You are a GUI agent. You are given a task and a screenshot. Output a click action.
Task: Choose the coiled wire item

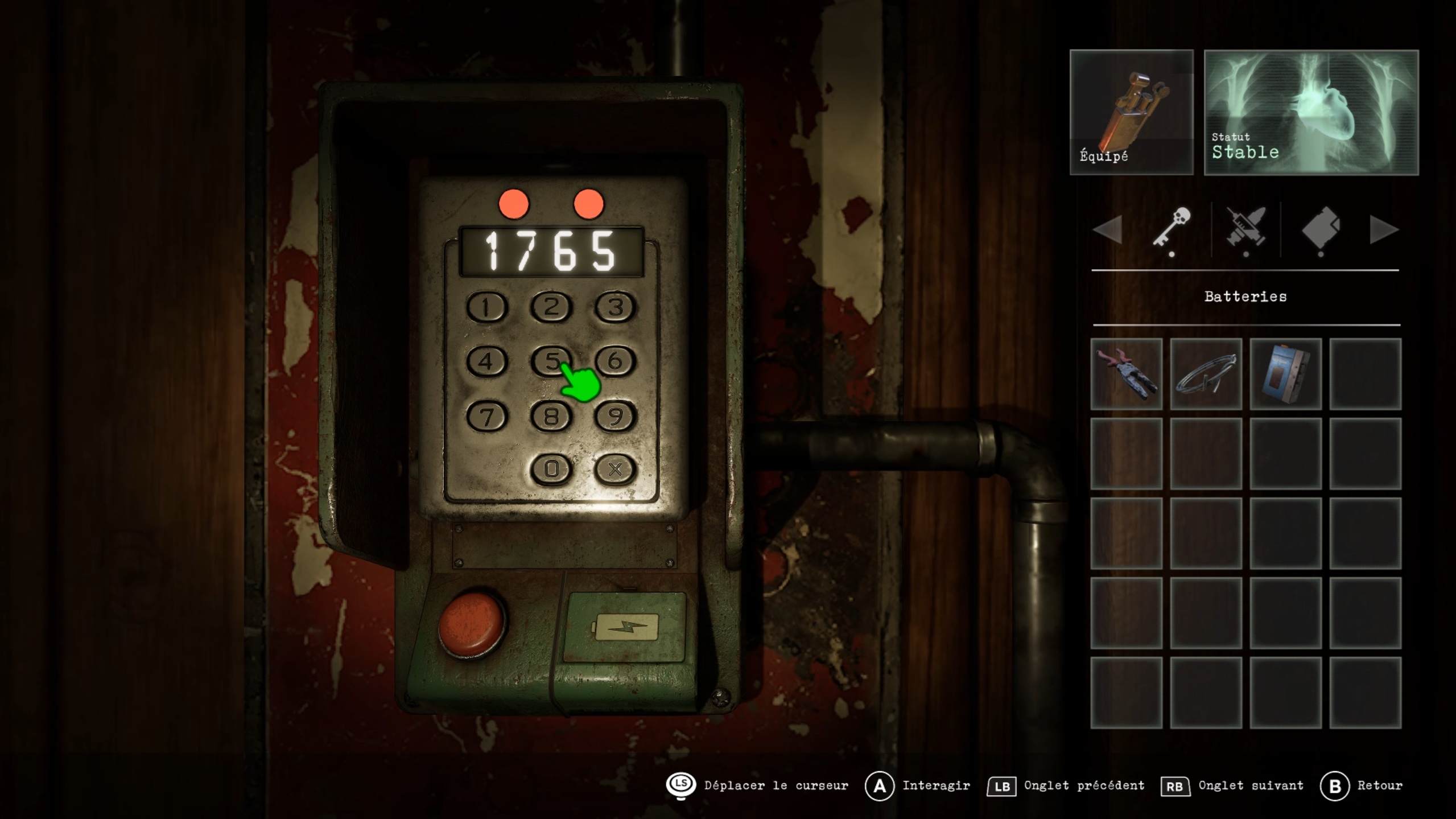pos(1206,374)
